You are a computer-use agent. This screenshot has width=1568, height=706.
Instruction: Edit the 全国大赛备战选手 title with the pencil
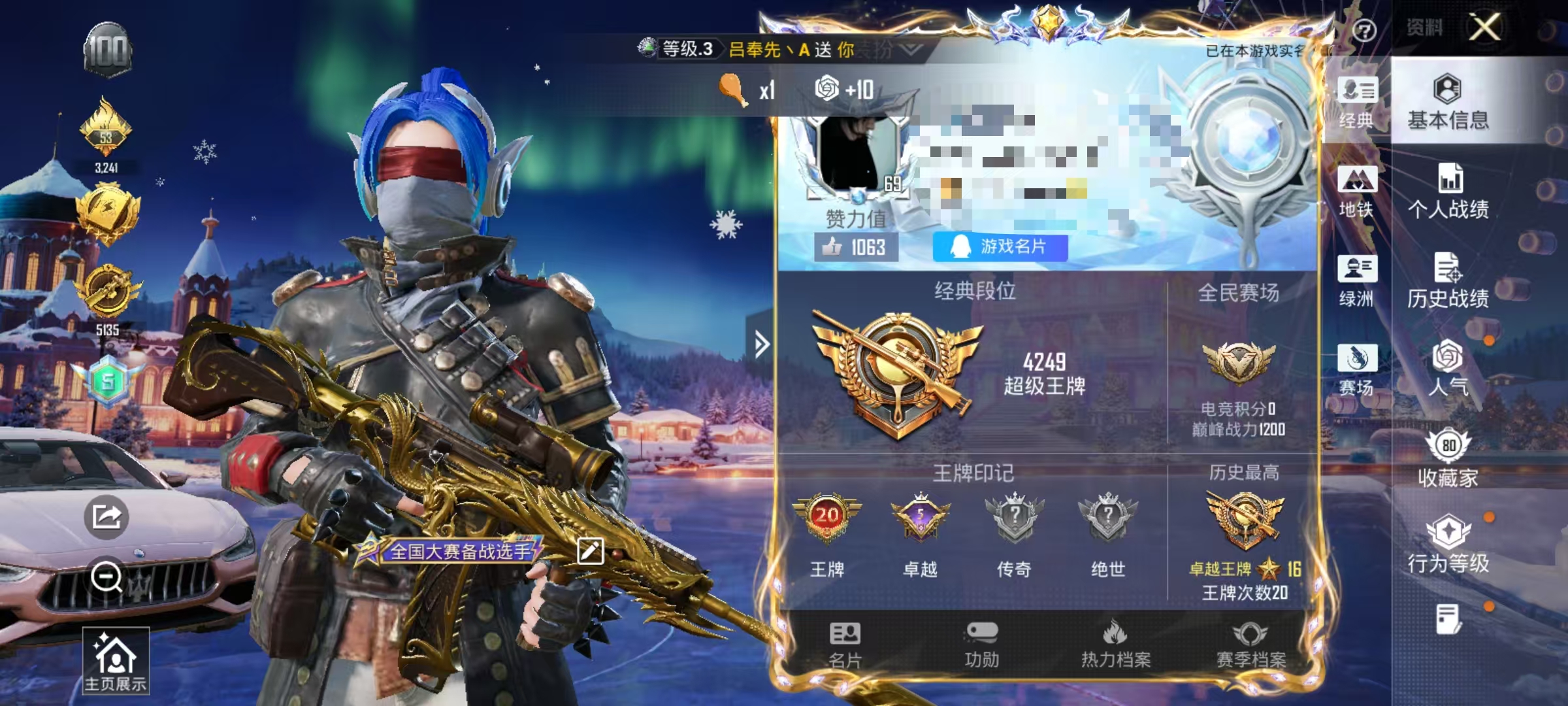point(590,550)
